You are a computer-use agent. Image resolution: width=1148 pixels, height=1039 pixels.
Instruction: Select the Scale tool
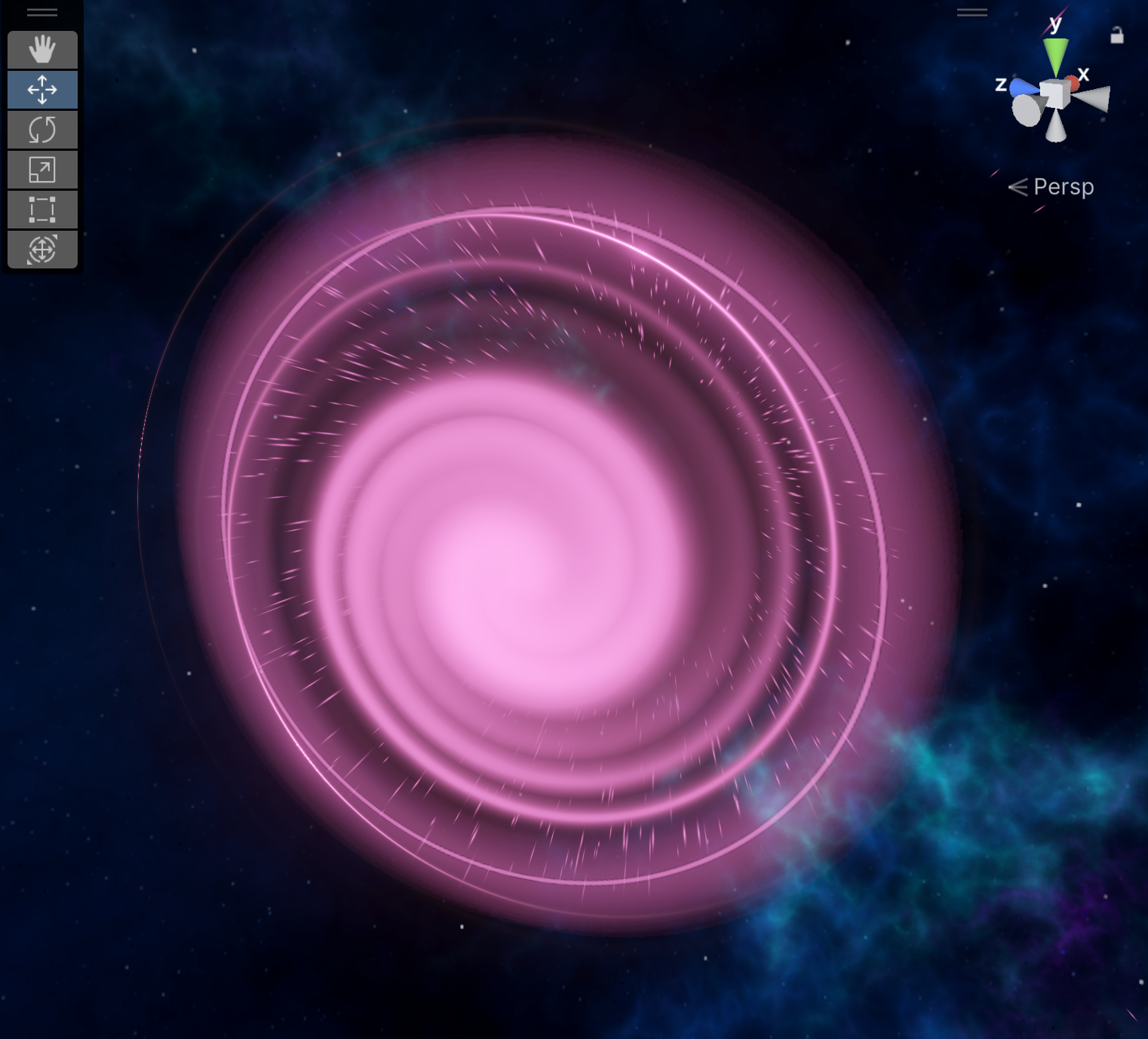click(x=42, y=170)
